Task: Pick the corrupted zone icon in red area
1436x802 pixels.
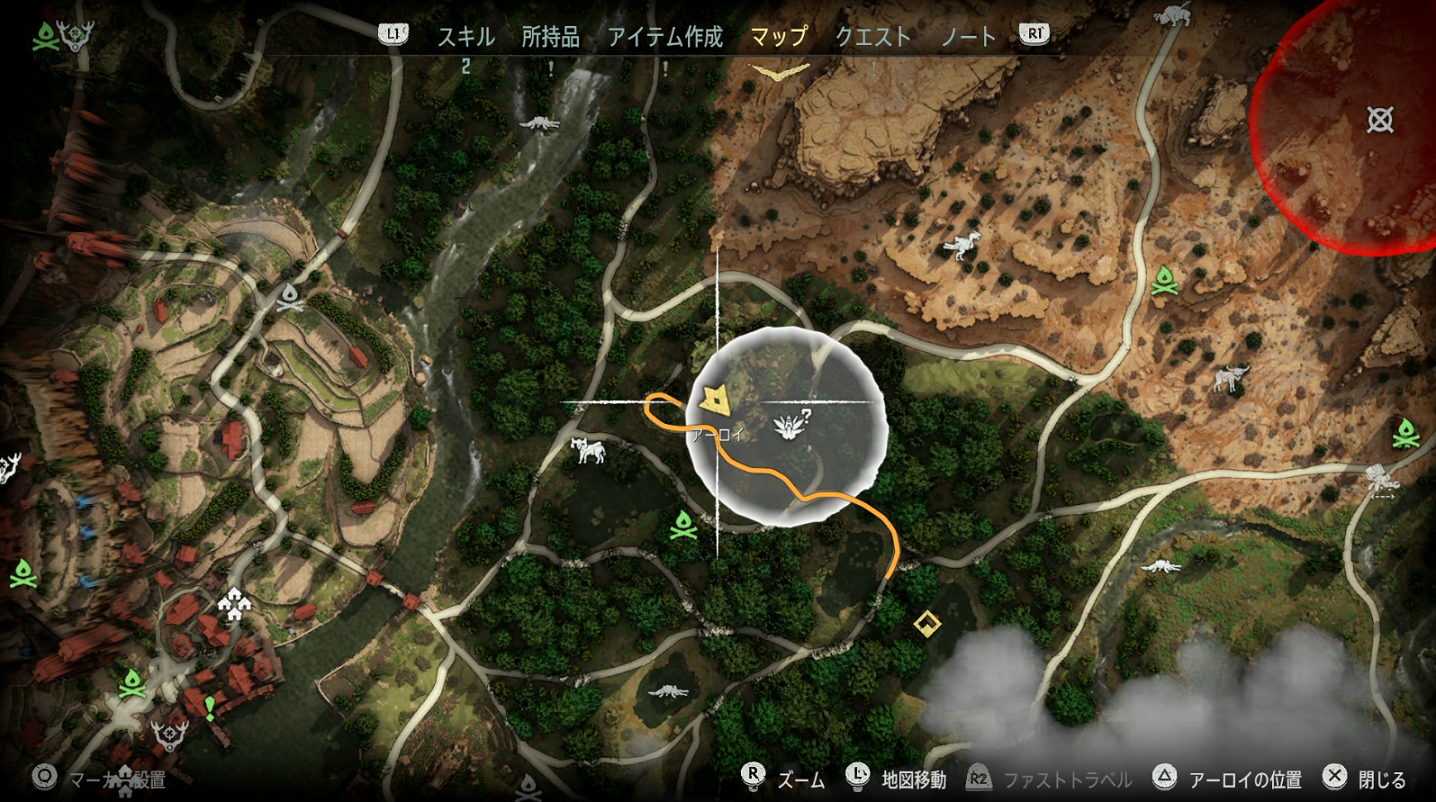Action: (1380, 121)
